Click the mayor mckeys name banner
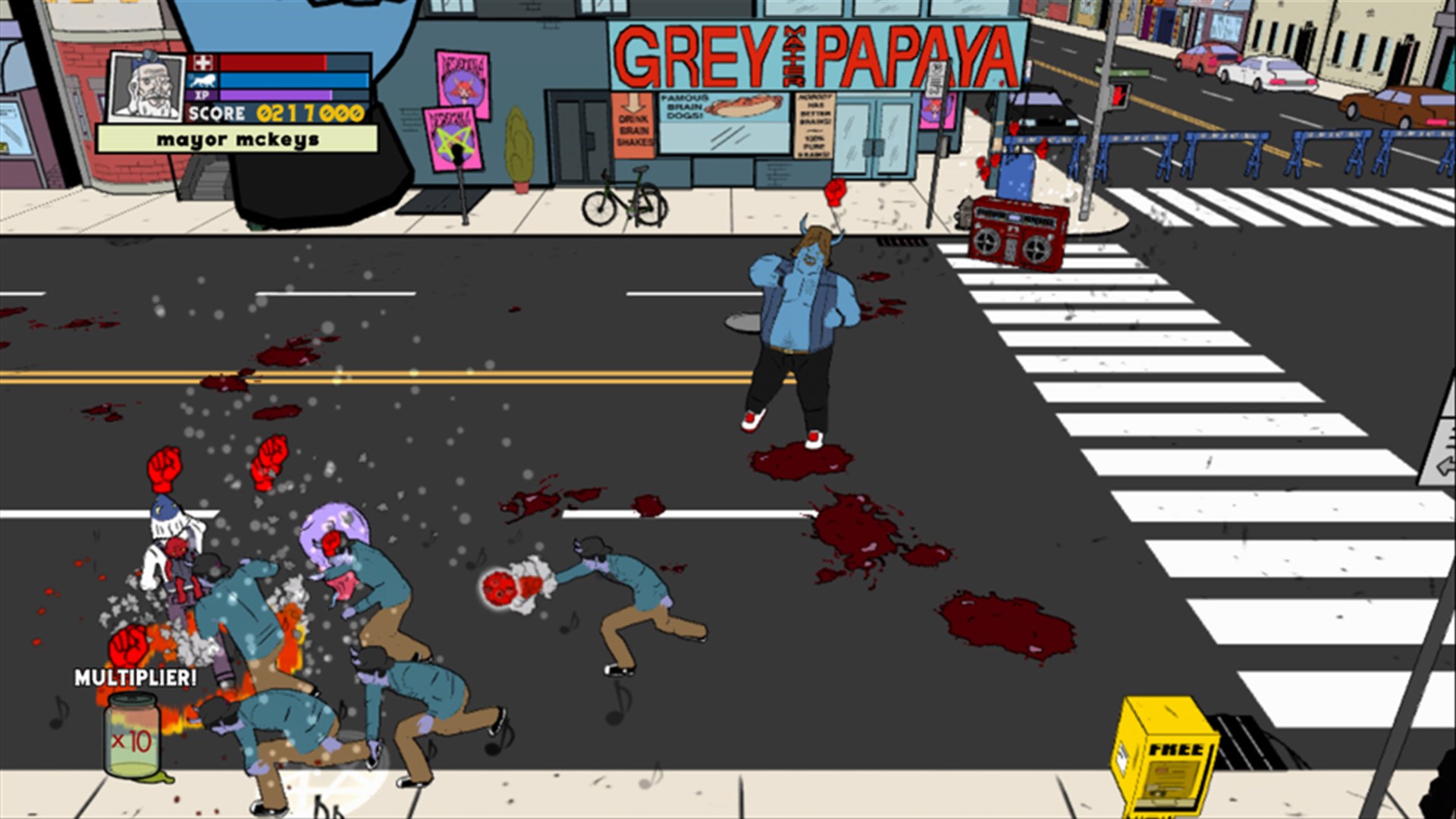 (x=237, y=138)
